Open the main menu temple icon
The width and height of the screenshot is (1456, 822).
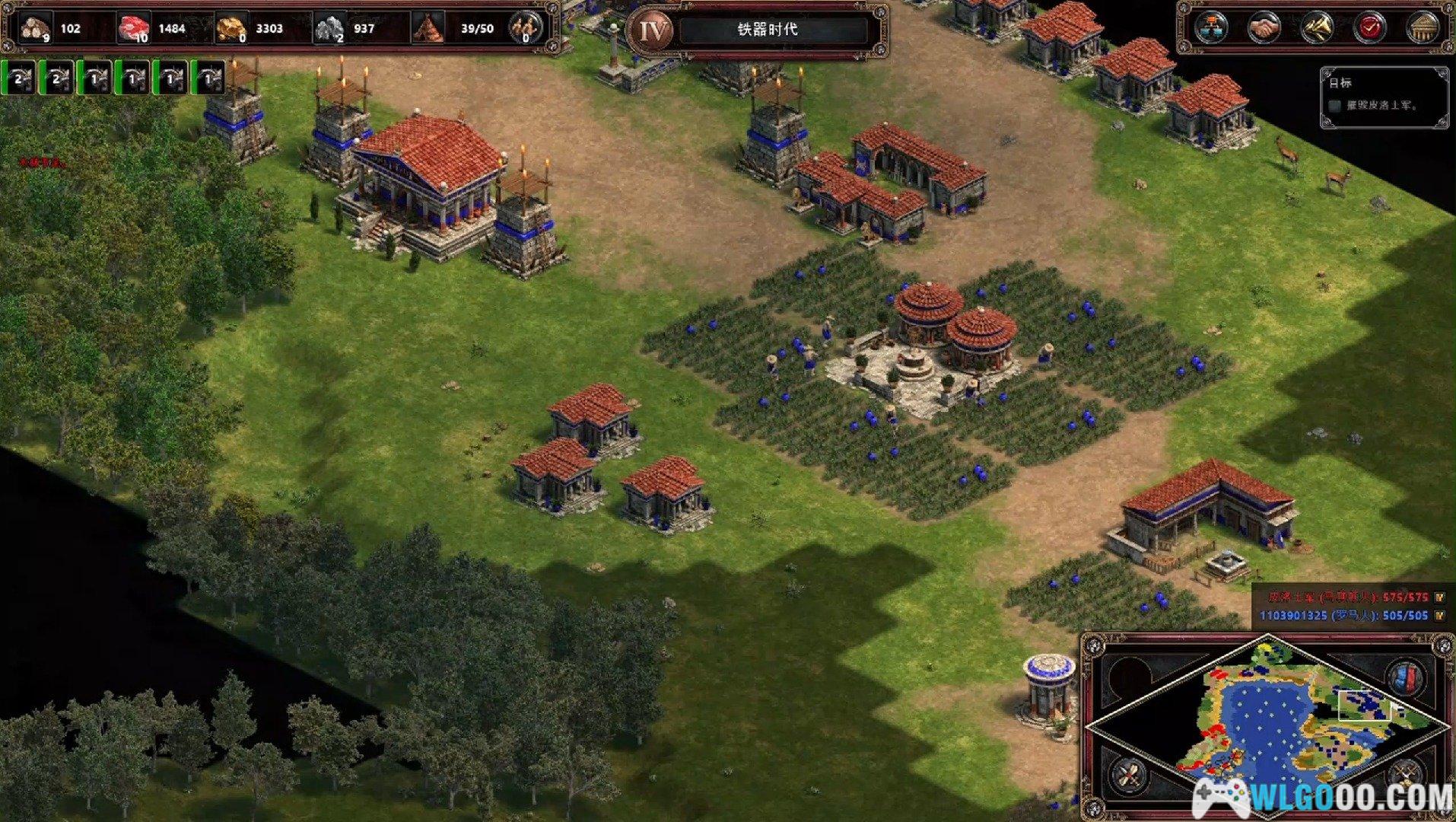click(x=1423, y=29)
